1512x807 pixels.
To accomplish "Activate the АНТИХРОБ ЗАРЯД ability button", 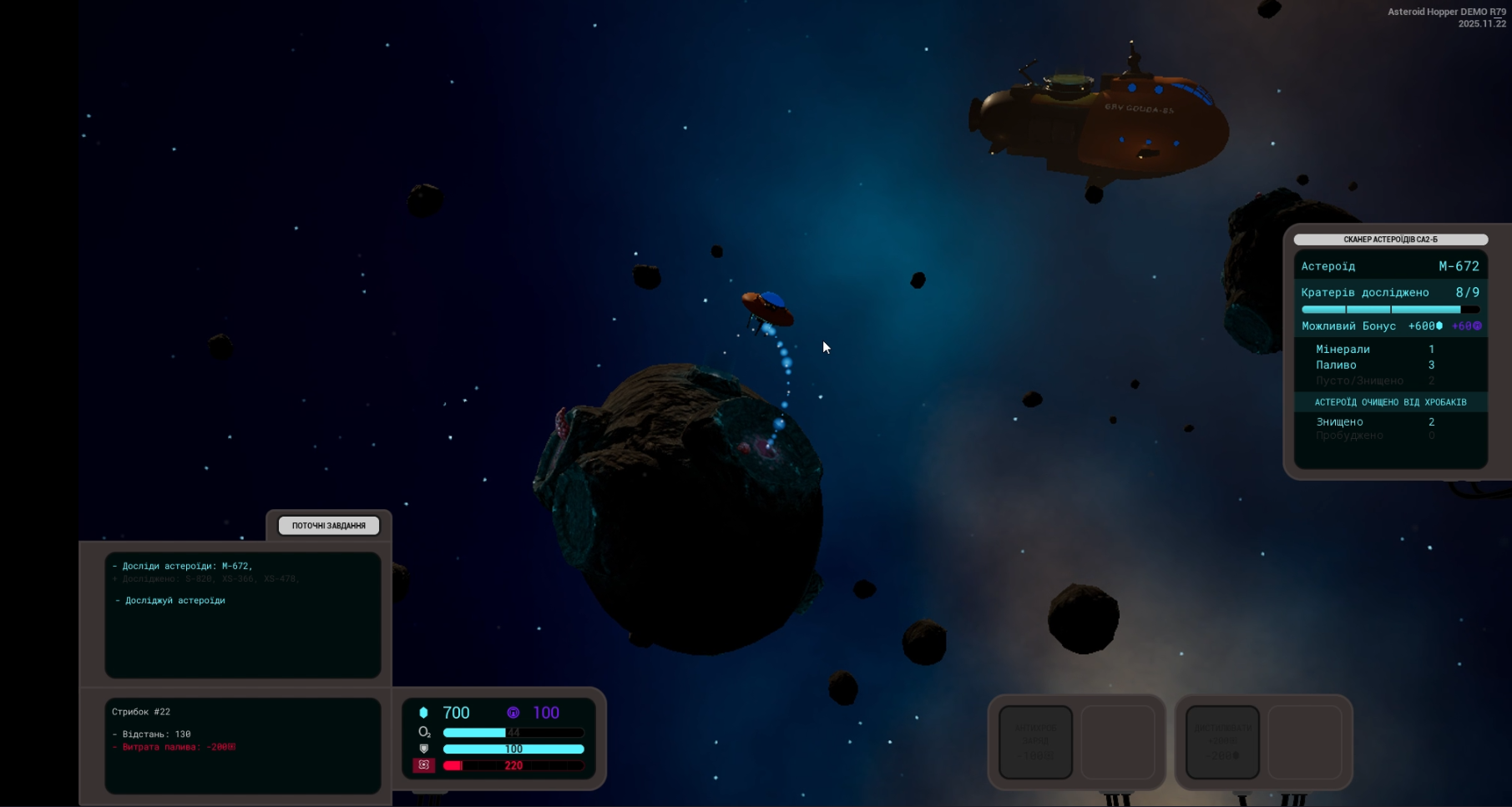I will (1035, 742).
